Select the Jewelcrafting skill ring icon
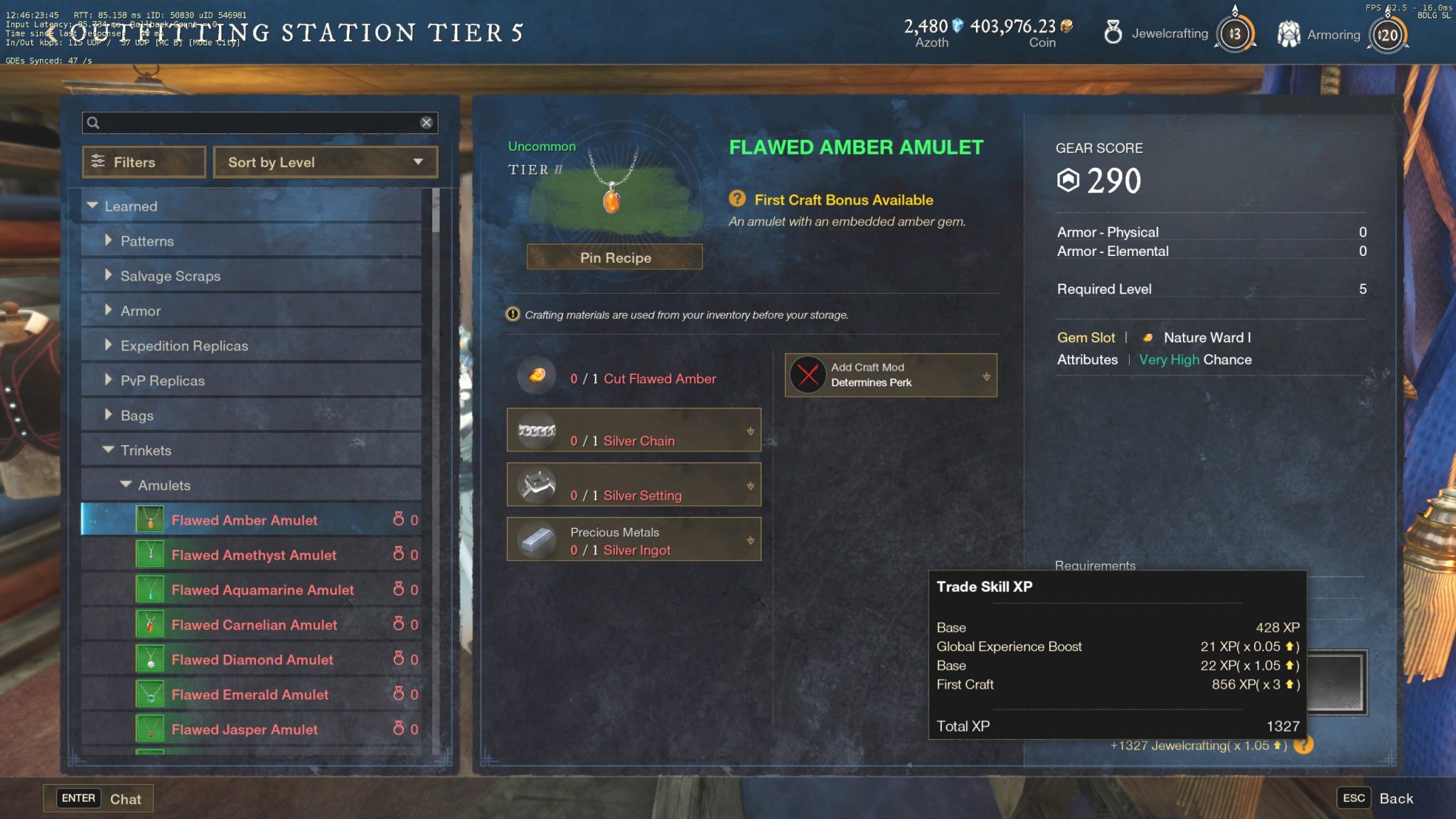 1113,33
